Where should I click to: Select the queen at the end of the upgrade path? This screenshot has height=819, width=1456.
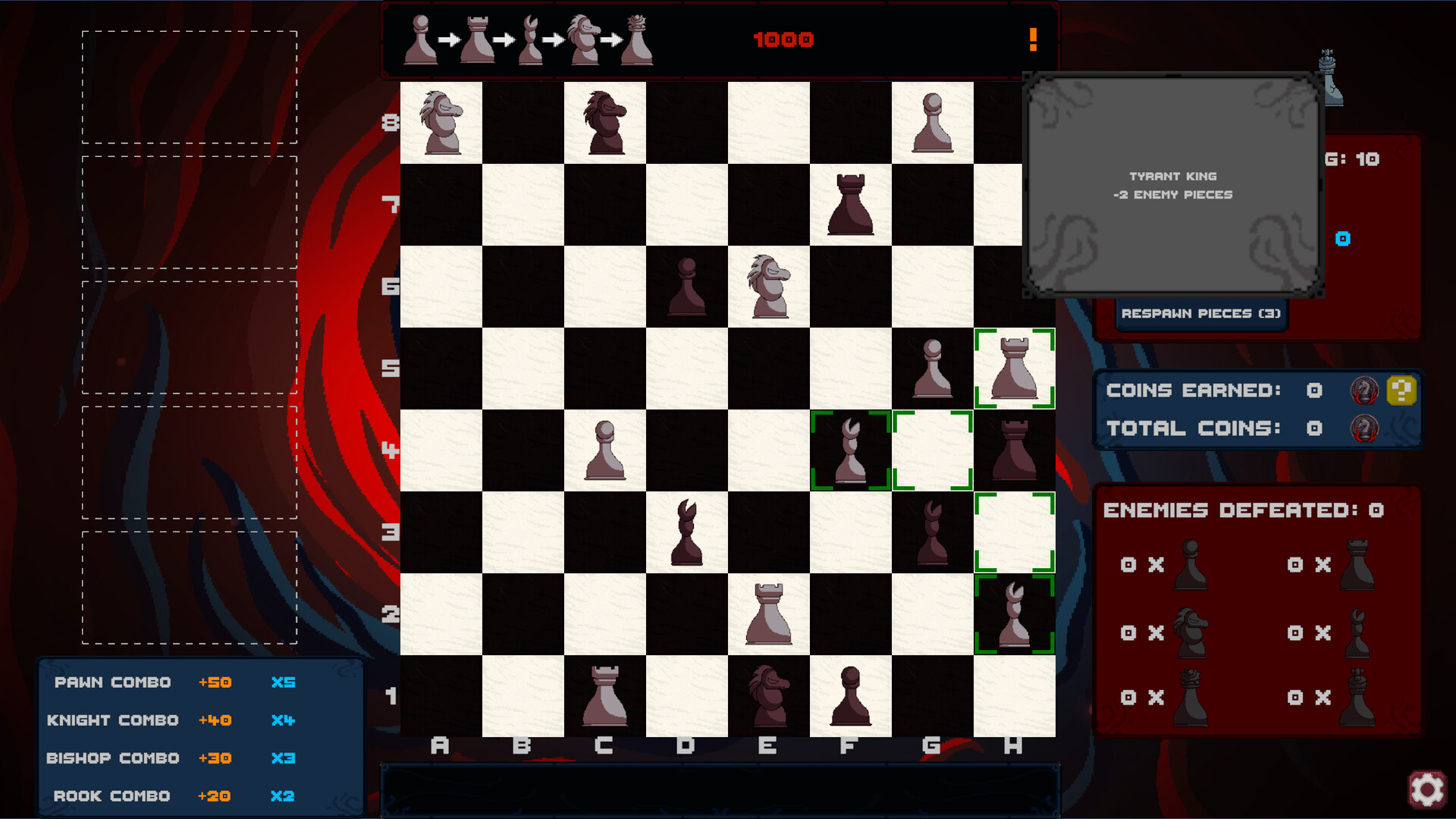click(635, 39)
